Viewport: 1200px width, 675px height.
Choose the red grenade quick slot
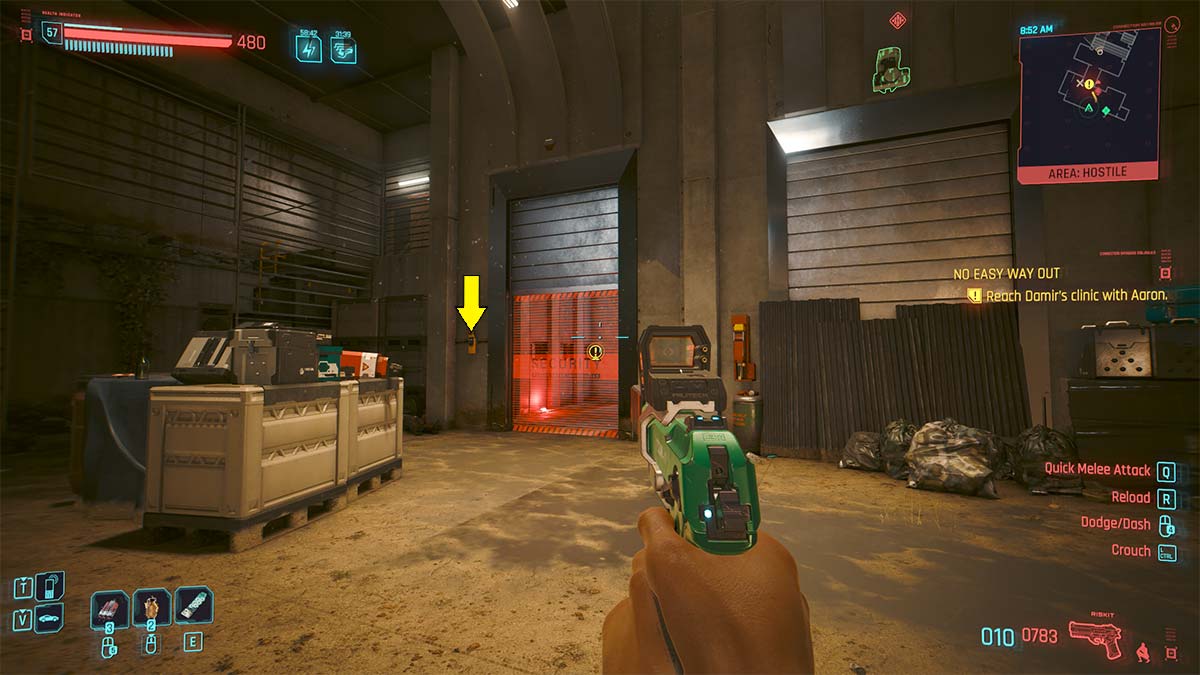[110, 609]
